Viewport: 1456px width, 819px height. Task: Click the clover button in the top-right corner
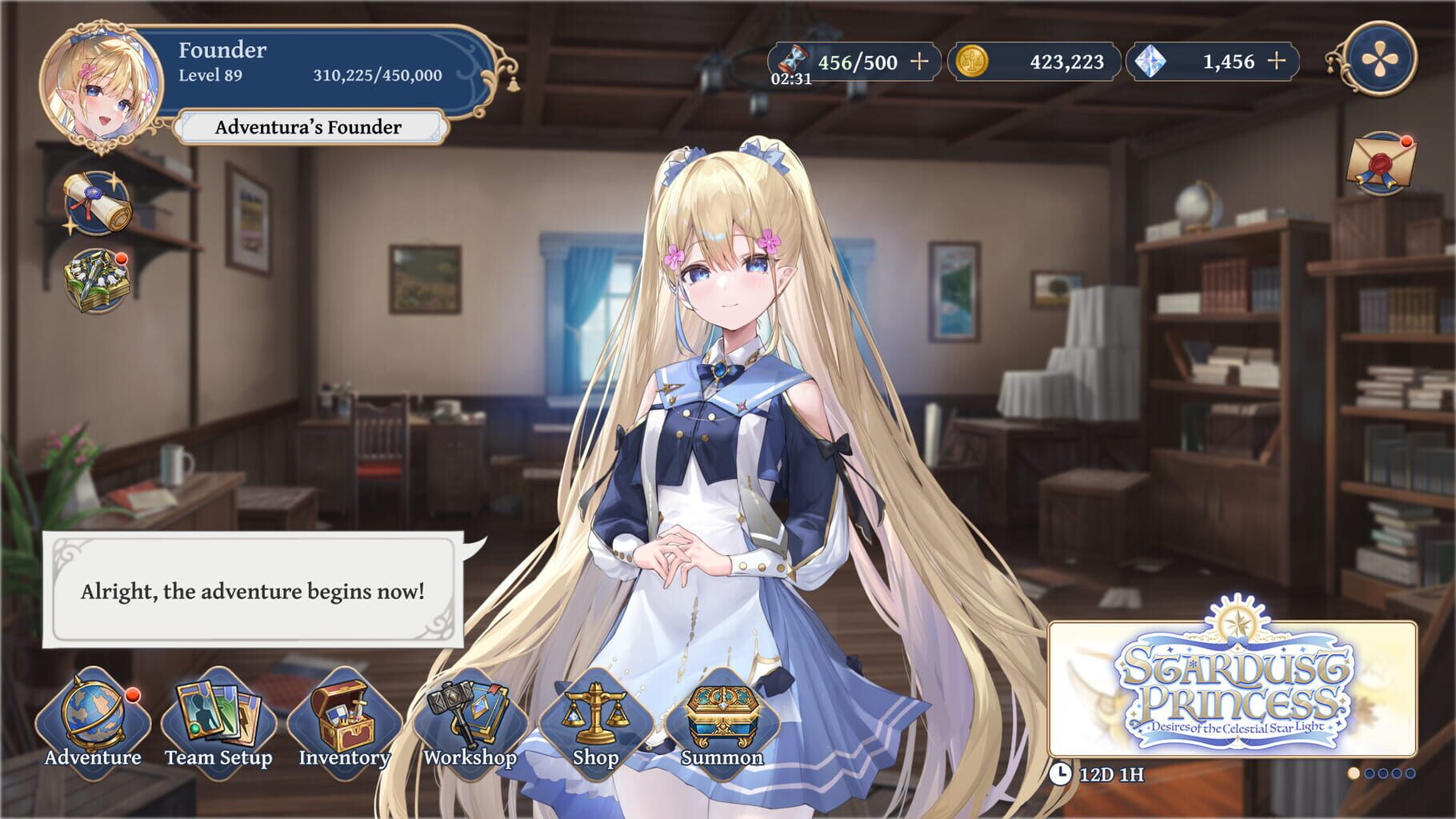tap(1380, 60)
